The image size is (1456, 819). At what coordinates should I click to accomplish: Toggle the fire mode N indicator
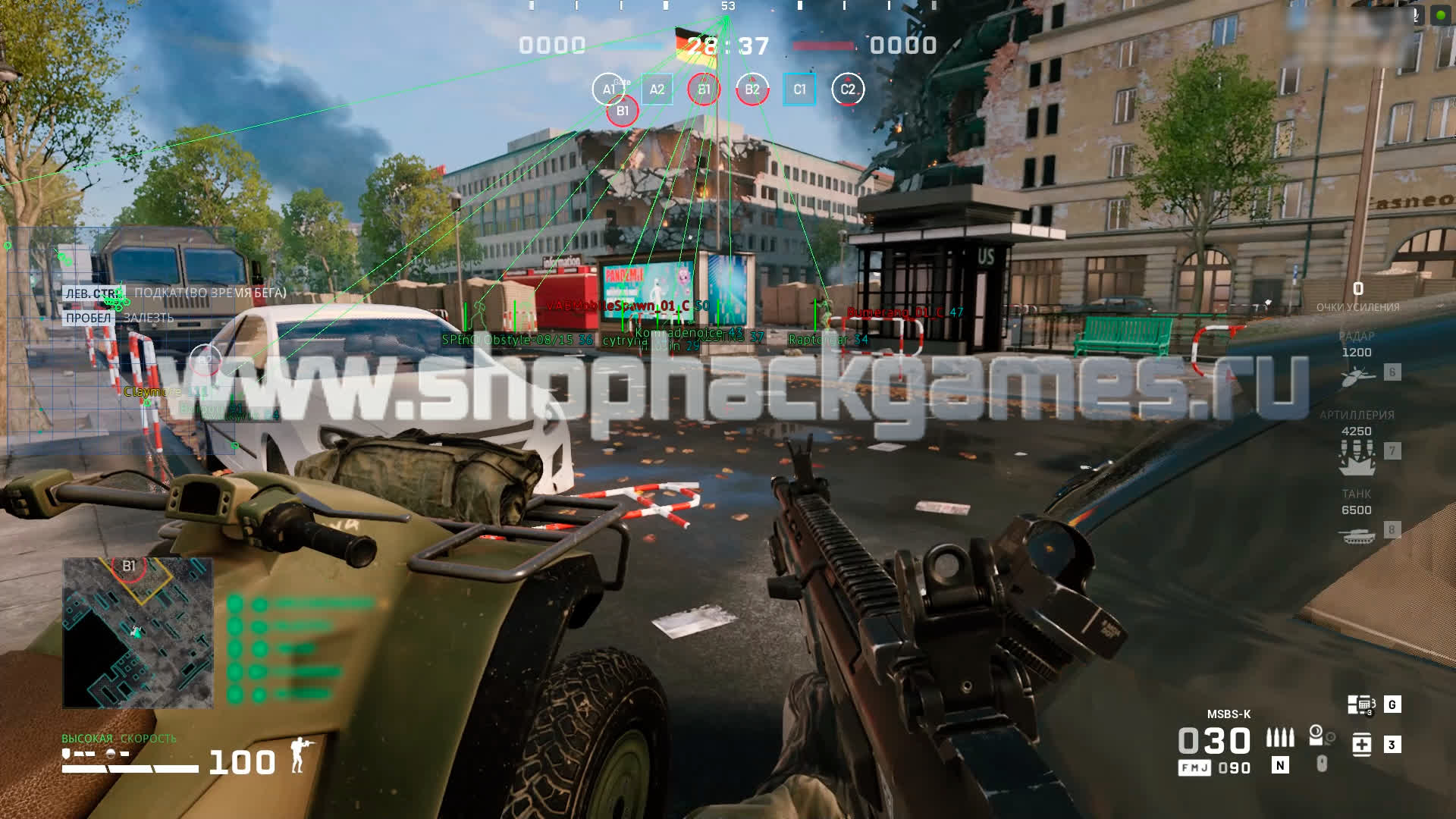tap(1280, 765)
